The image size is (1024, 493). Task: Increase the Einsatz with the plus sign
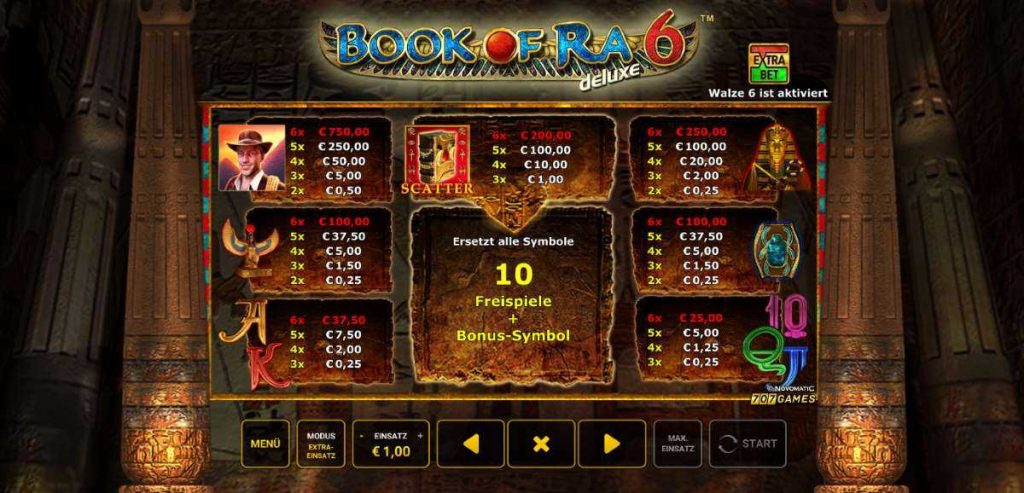click(x=420, y=436)
